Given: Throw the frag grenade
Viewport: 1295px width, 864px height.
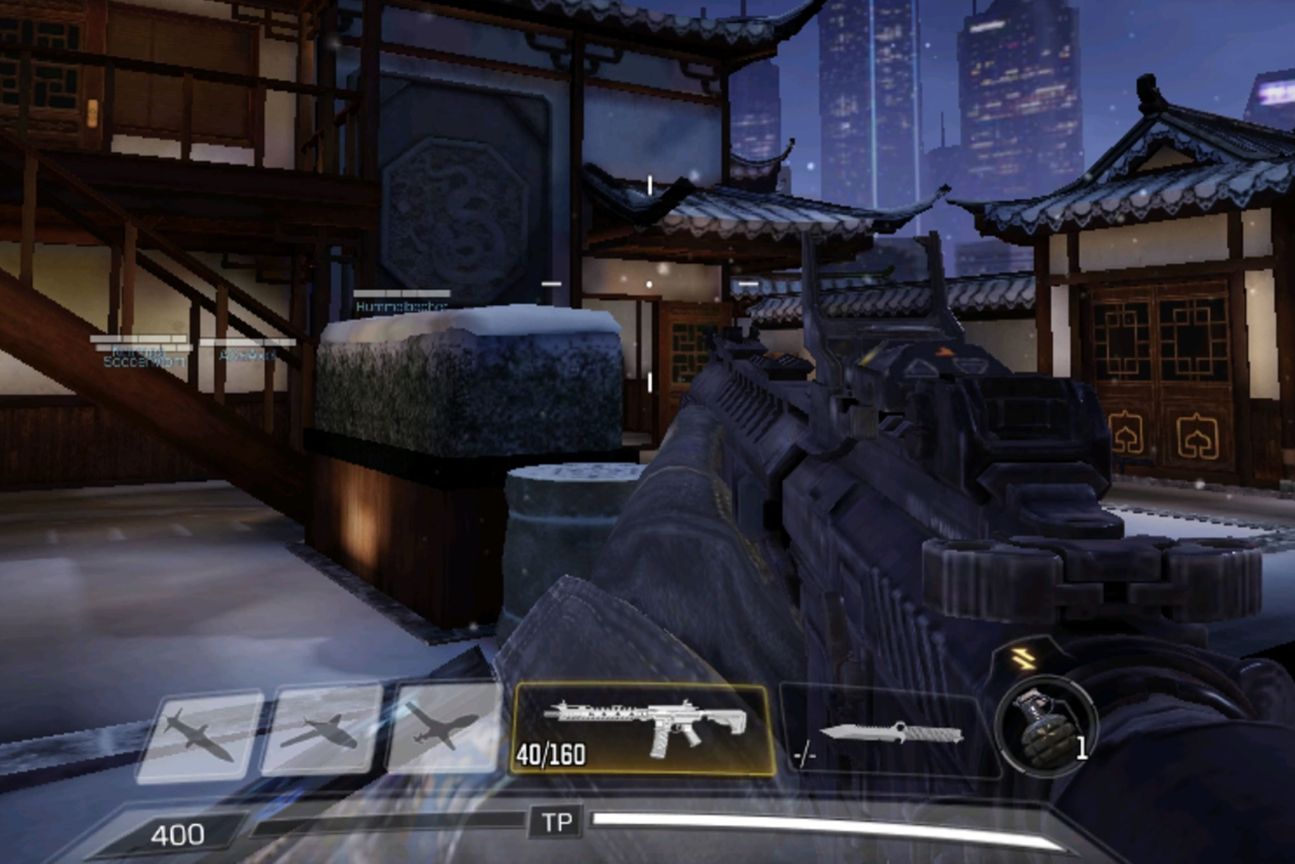Looking at the screenshot, I should (x=1044, y=727).
